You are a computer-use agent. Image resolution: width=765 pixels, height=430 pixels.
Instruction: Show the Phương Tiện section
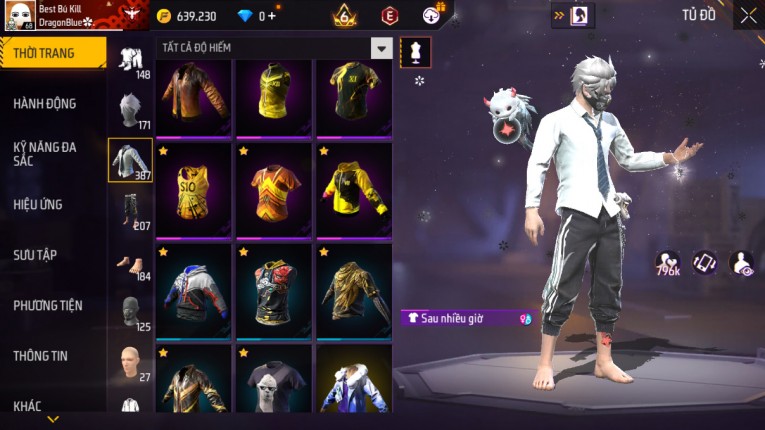point(48,305)
